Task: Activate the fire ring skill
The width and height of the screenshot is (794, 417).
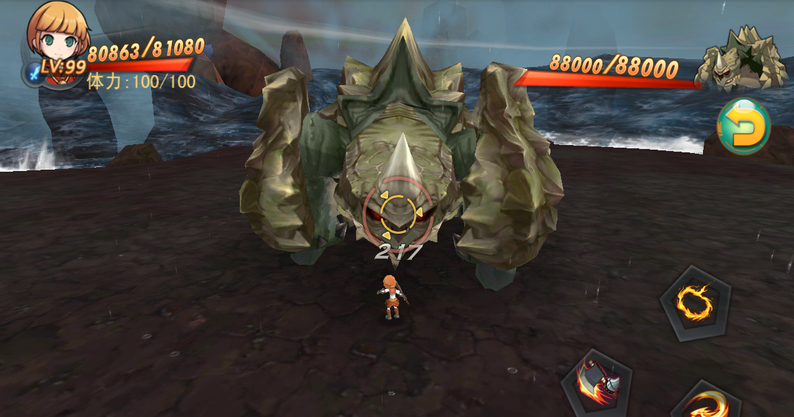Action: click(x=693, y=301)
